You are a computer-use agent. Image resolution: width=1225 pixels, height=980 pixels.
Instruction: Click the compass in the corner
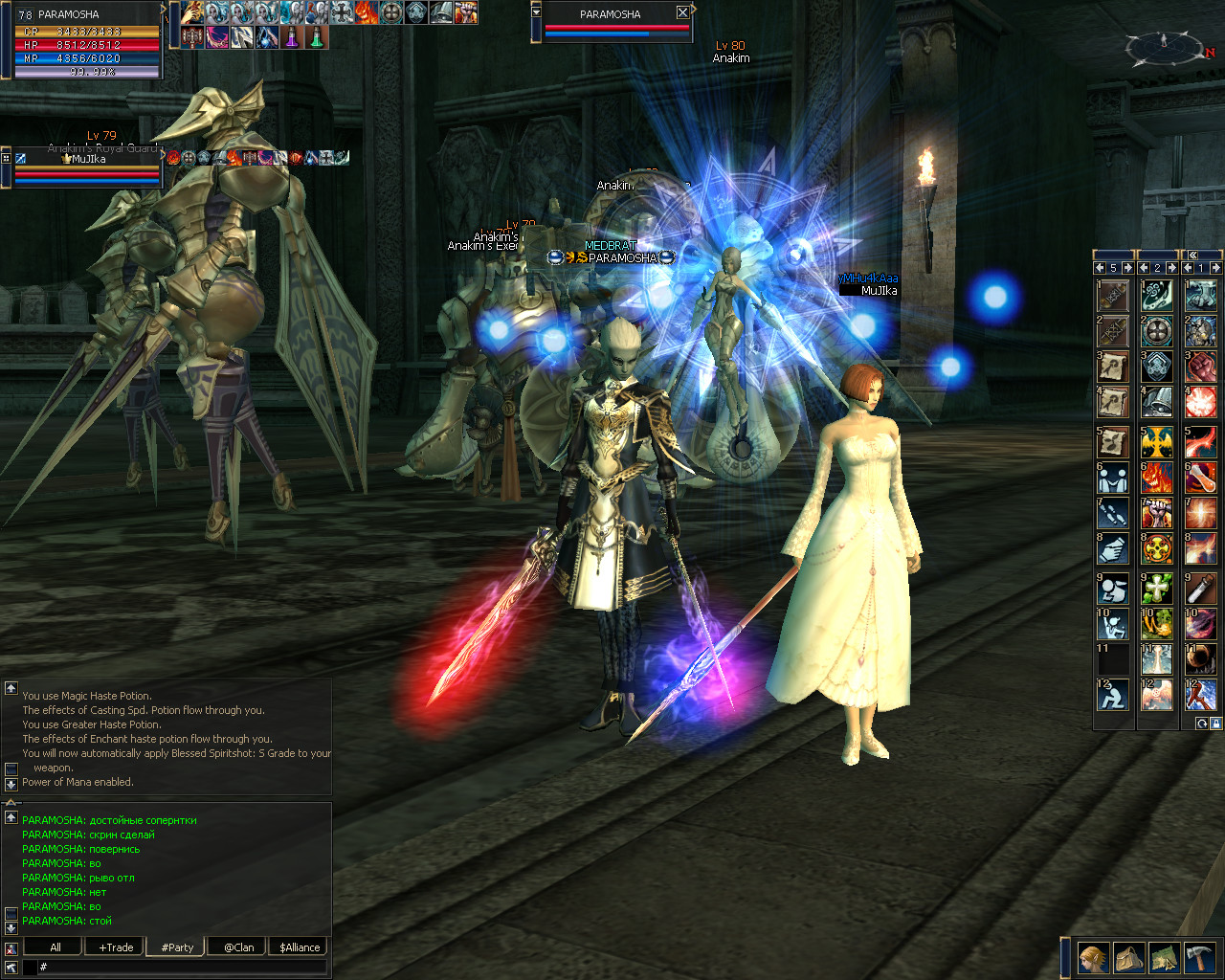1164,46
